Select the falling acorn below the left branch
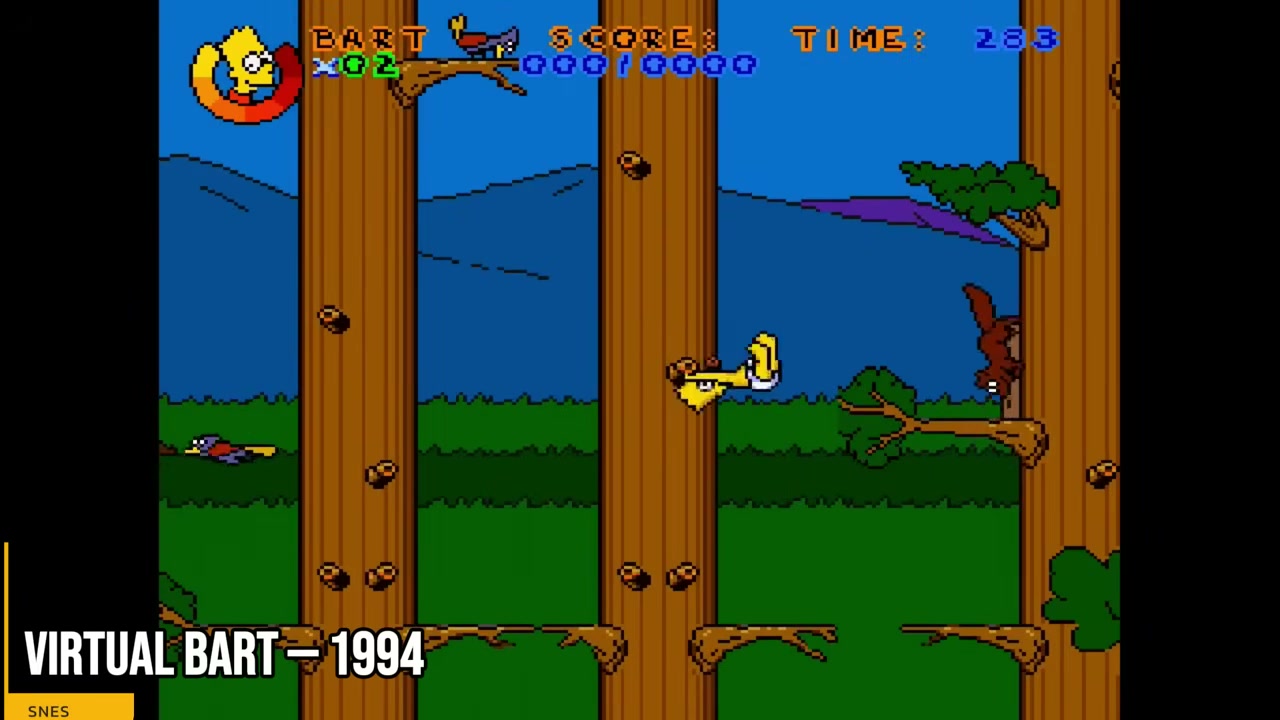The width and height of the screenshot is (1280, 720). click(x=335, y=318)
